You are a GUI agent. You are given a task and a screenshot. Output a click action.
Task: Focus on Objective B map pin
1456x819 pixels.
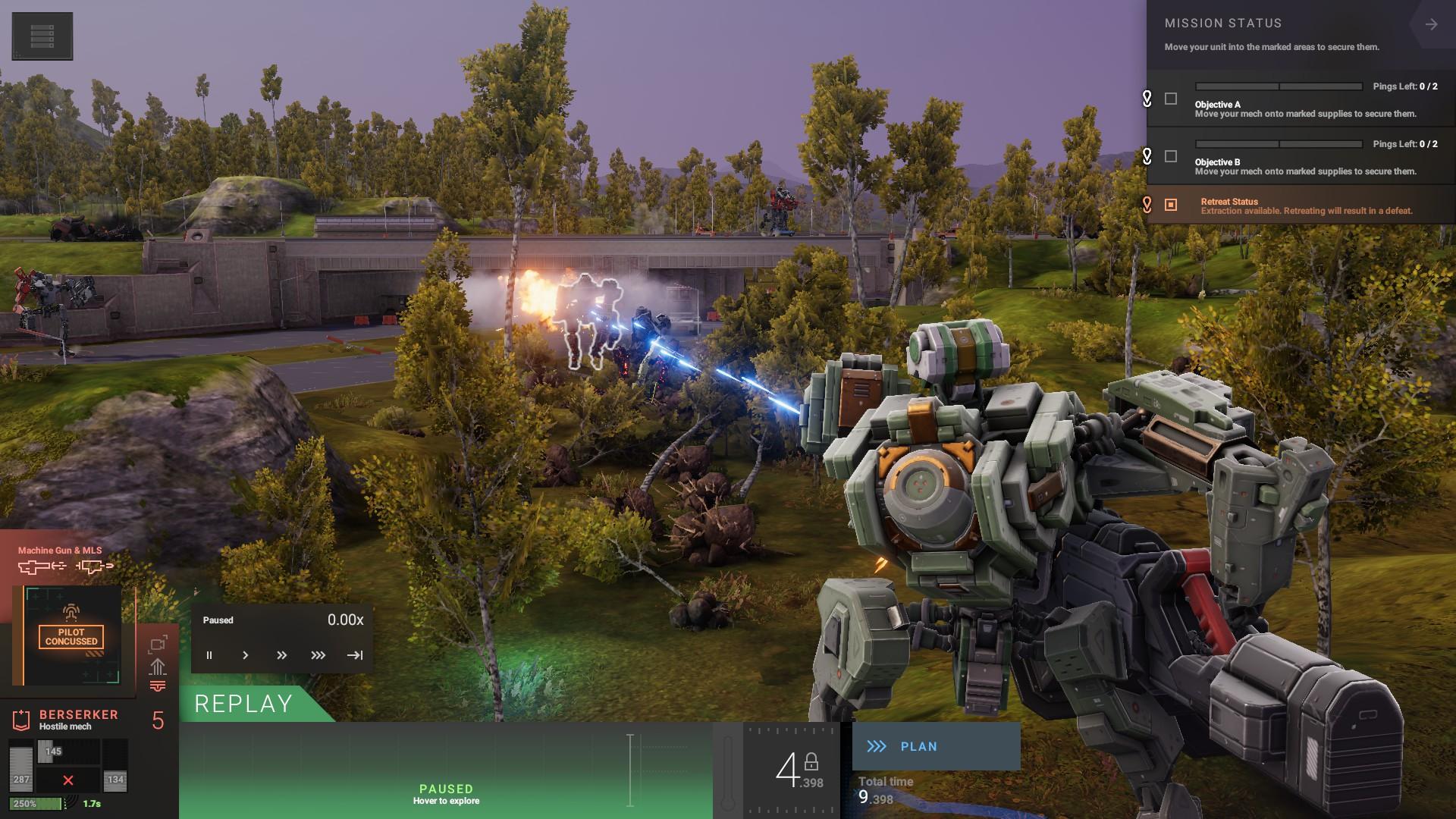click(1147, 156)
